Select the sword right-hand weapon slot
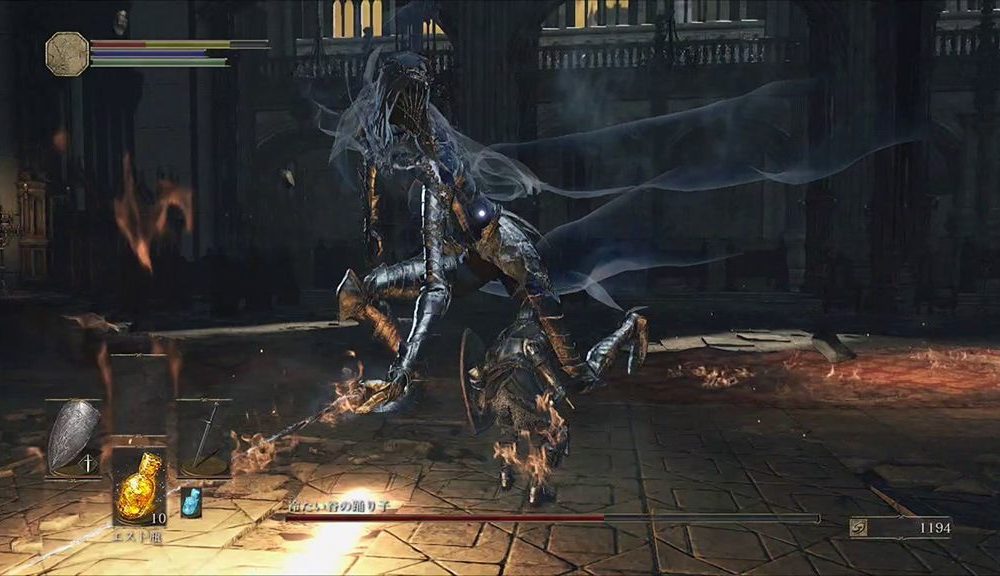 click(x=203, y=438)
